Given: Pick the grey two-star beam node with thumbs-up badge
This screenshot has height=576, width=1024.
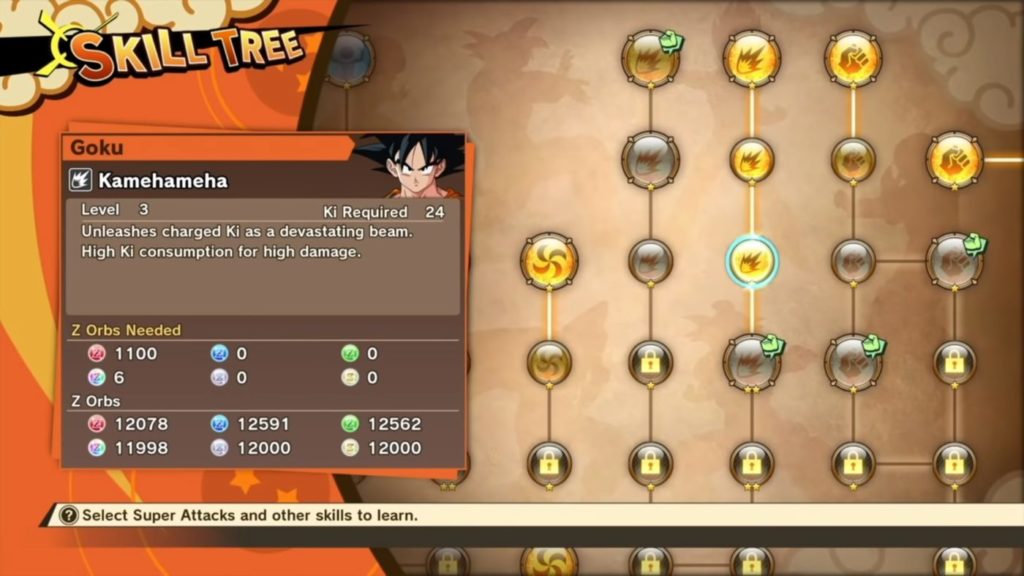Looking at the screenshot, I should 751,361.
